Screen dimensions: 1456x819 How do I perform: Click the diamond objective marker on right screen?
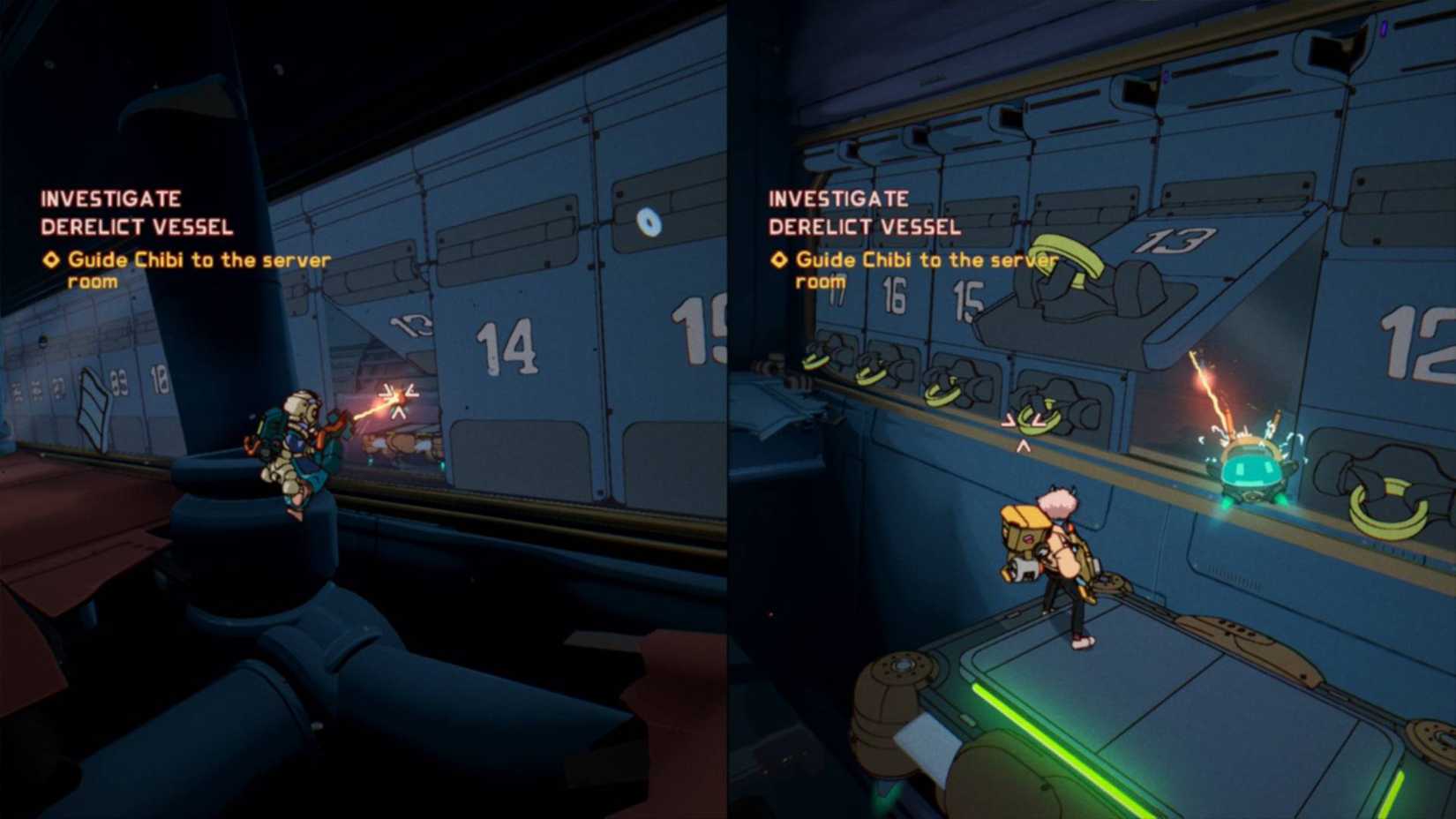[x=779, y=259]
